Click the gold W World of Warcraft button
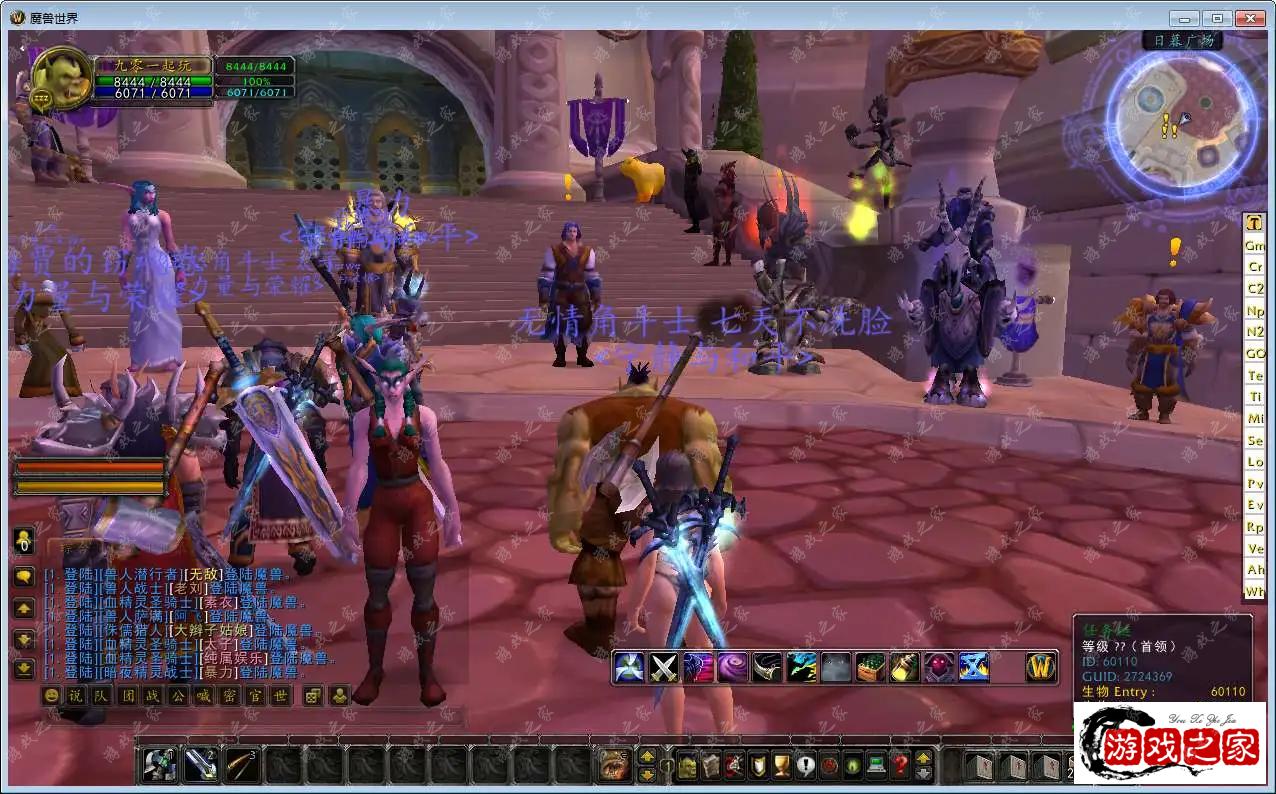This screenshot has height=794, width=1276. tap(1041, 667)
